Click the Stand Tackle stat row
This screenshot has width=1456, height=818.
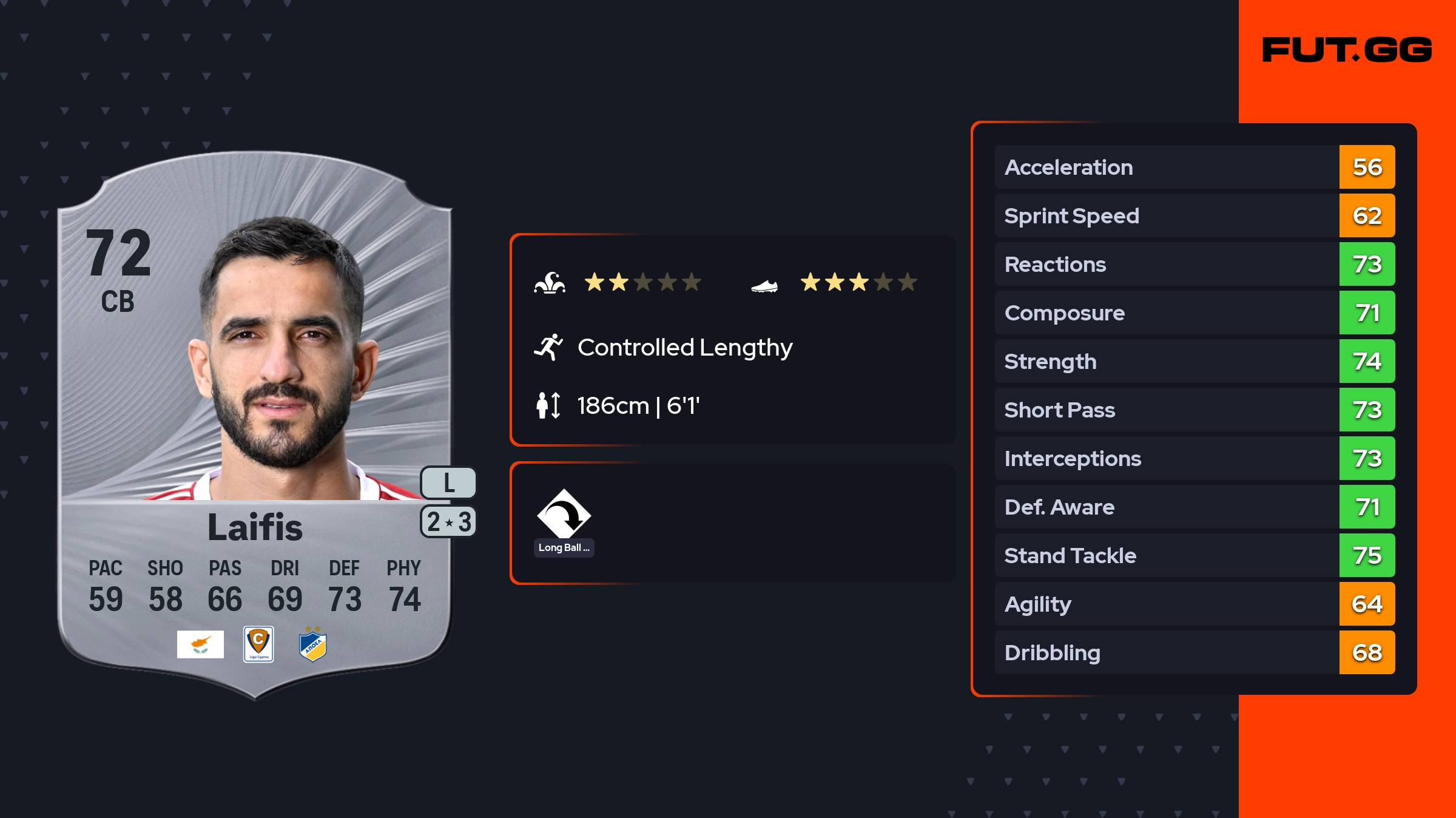pos(1194,555)
